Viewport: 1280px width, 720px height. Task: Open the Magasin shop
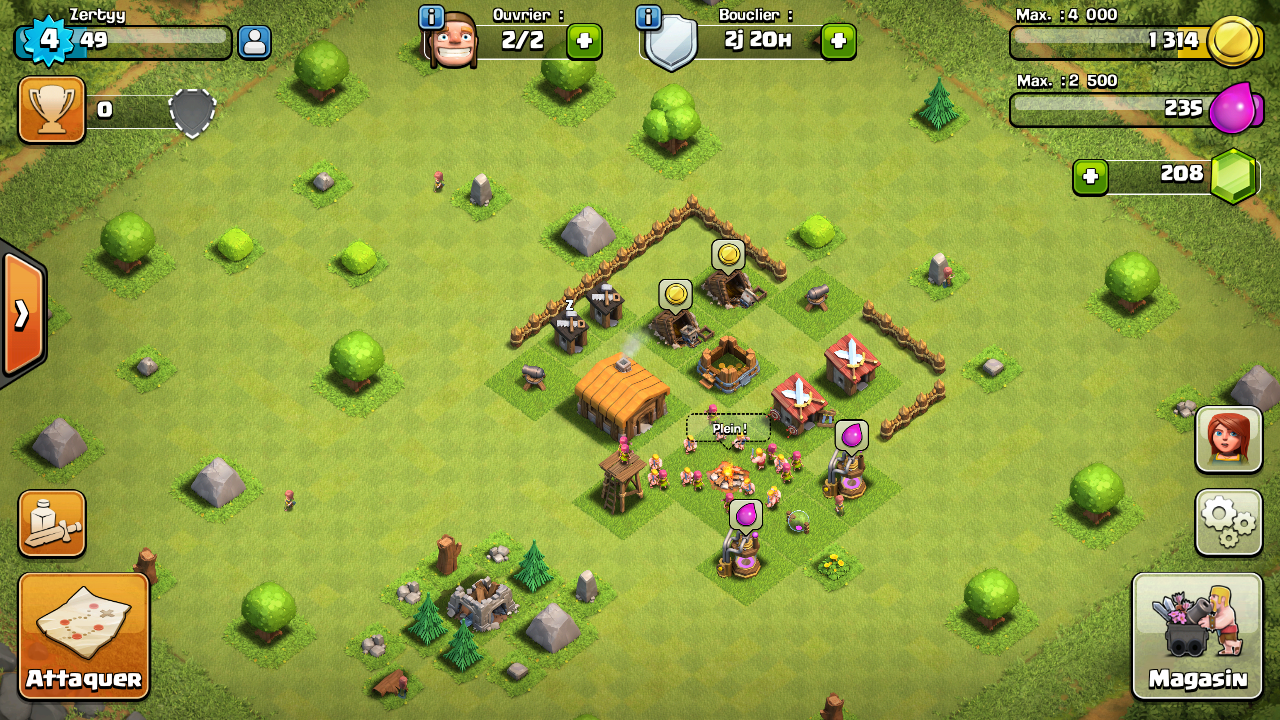pos(1197,636)
